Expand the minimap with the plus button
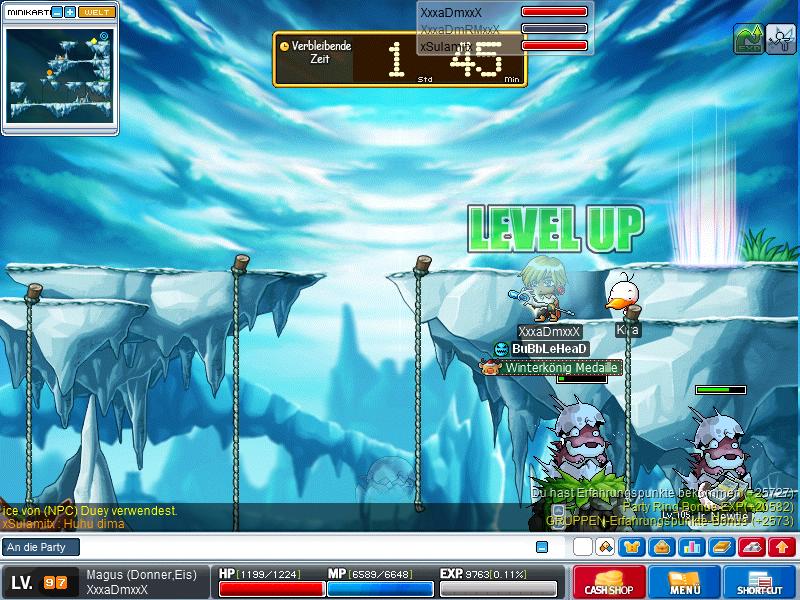 tap(70, 12)
